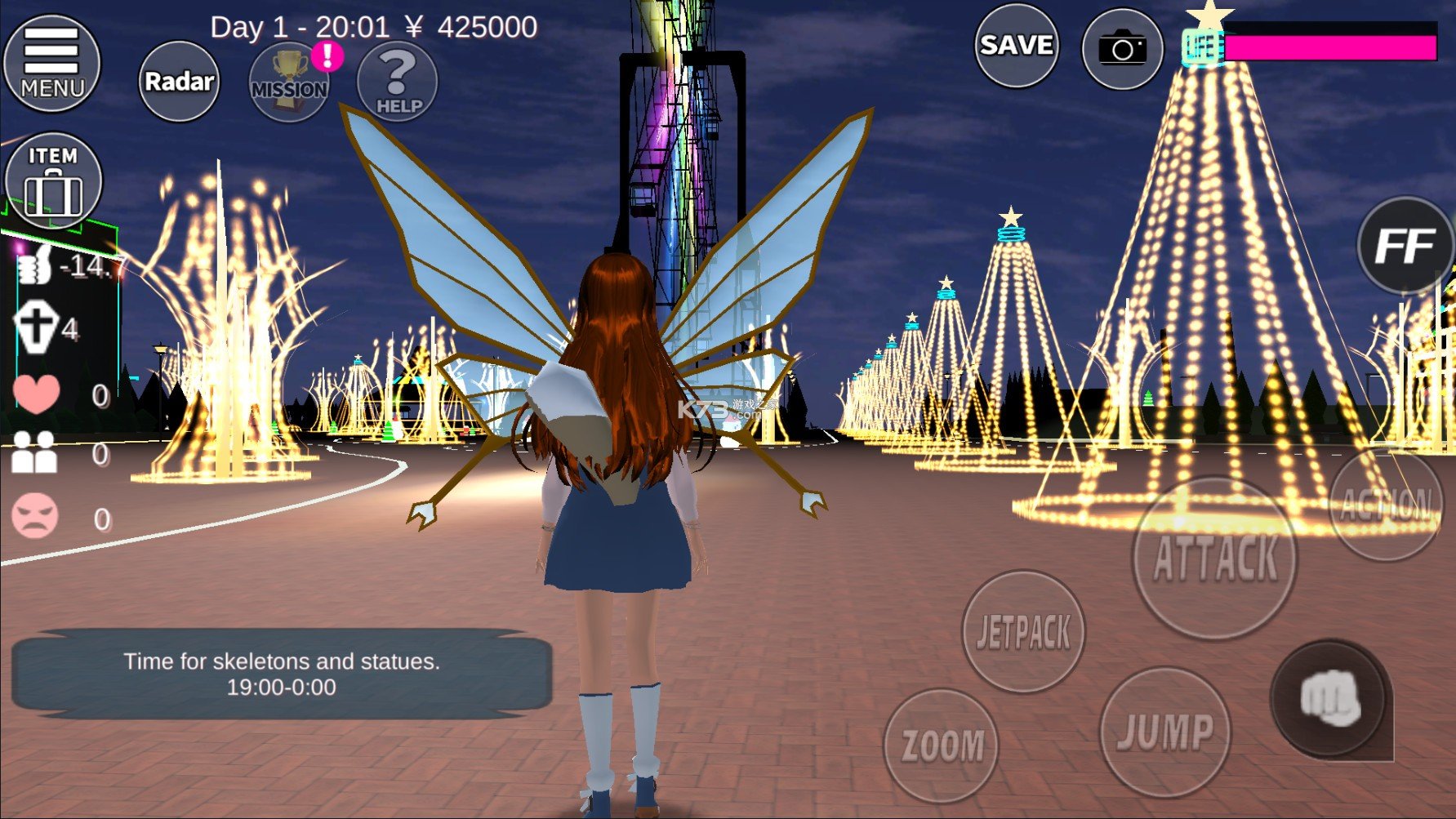Tap the JUMP button
This screenshot has width=1456, height=819.
[1164, 733]
